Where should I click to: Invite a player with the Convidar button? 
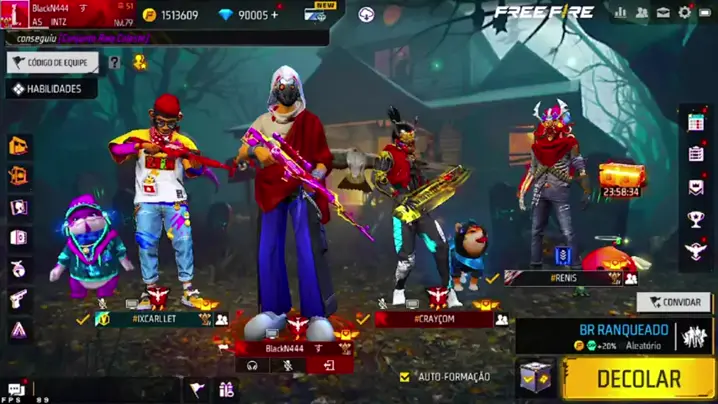[673, 301]
